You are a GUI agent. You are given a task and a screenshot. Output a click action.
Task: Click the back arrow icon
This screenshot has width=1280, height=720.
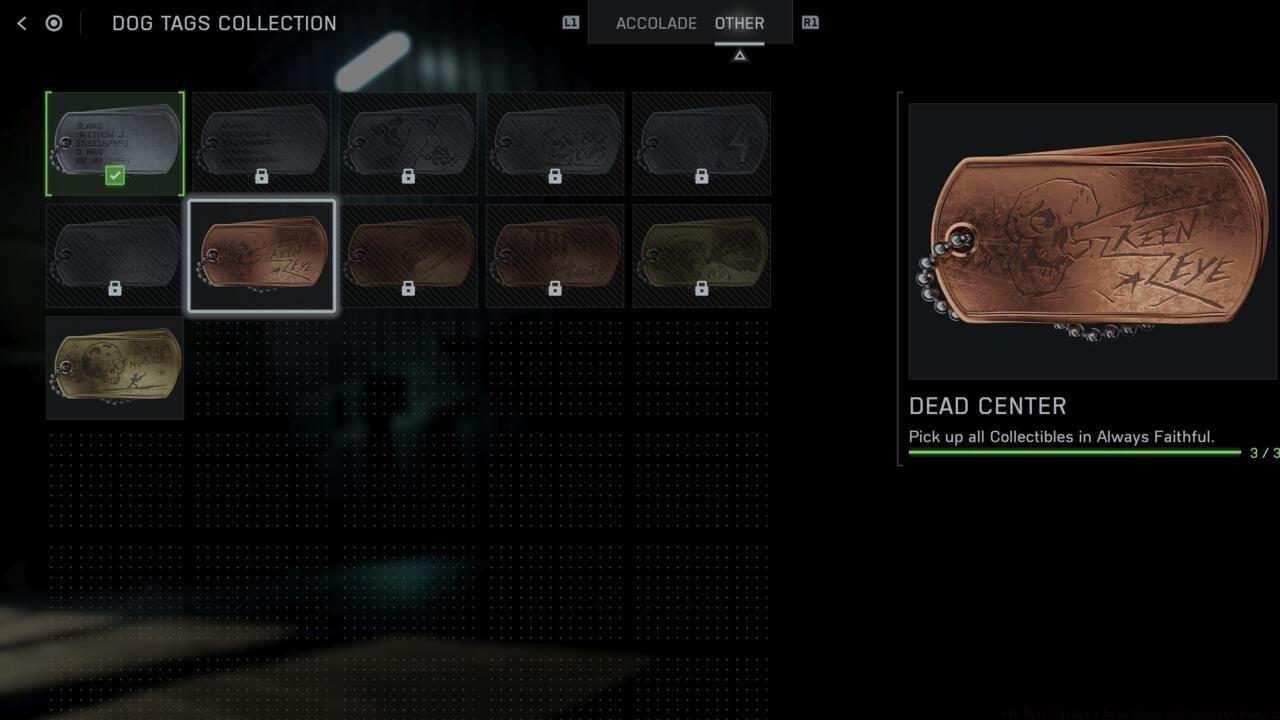click(x=21, y=22)
